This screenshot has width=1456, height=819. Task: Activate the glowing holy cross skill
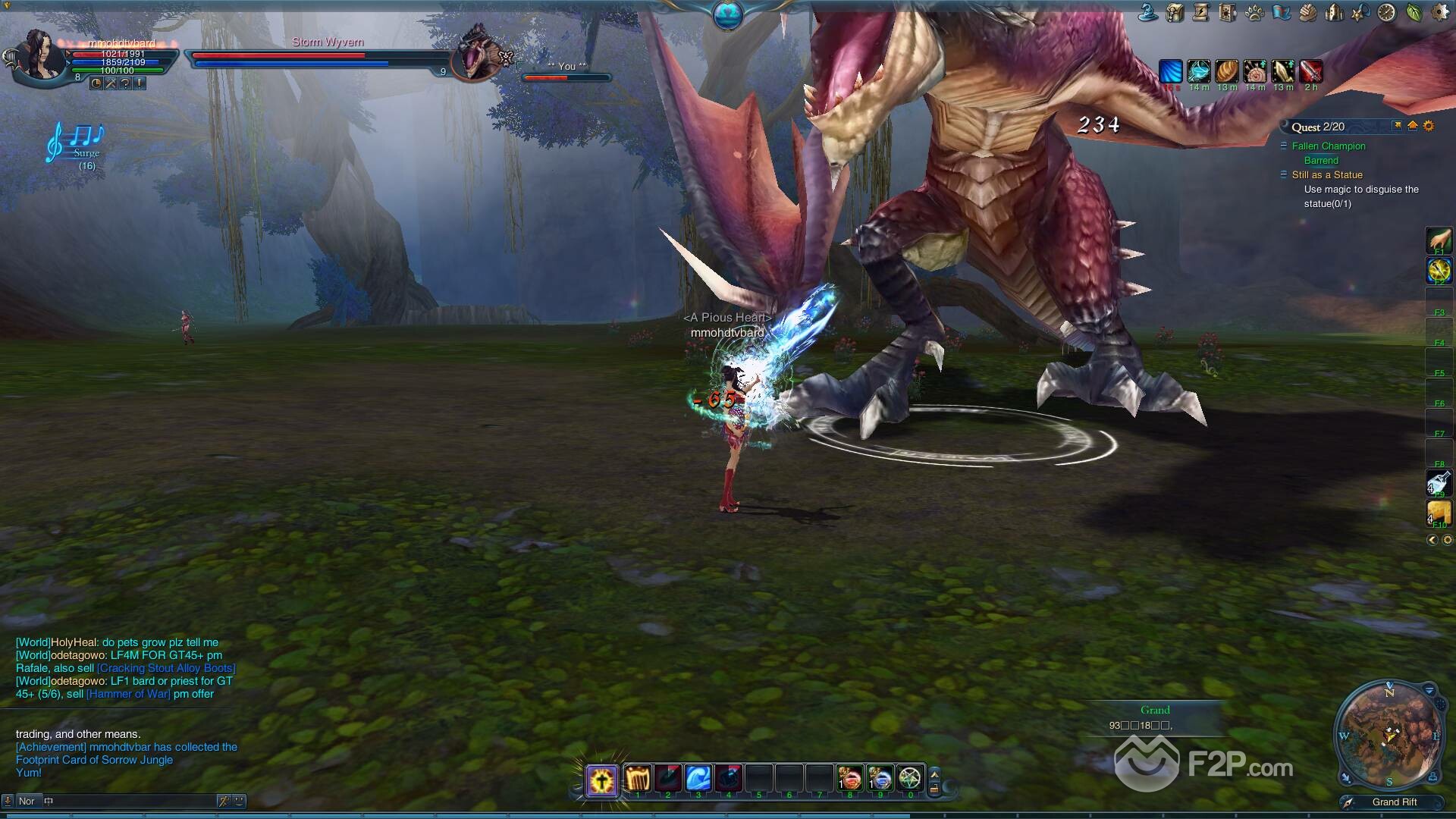601,780
